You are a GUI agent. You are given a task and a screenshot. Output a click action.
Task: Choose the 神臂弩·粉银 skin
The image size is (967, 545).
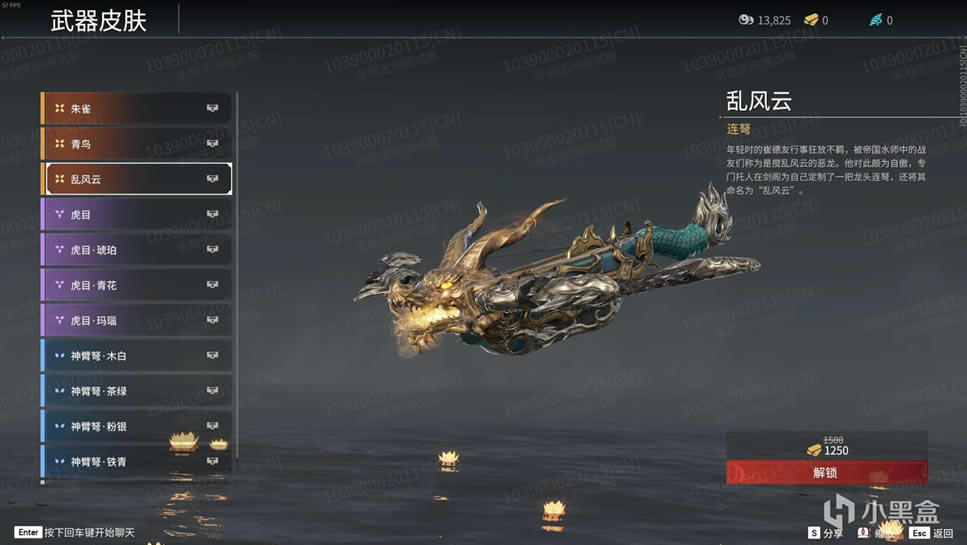pyautogui.click(x=136, y=427)
